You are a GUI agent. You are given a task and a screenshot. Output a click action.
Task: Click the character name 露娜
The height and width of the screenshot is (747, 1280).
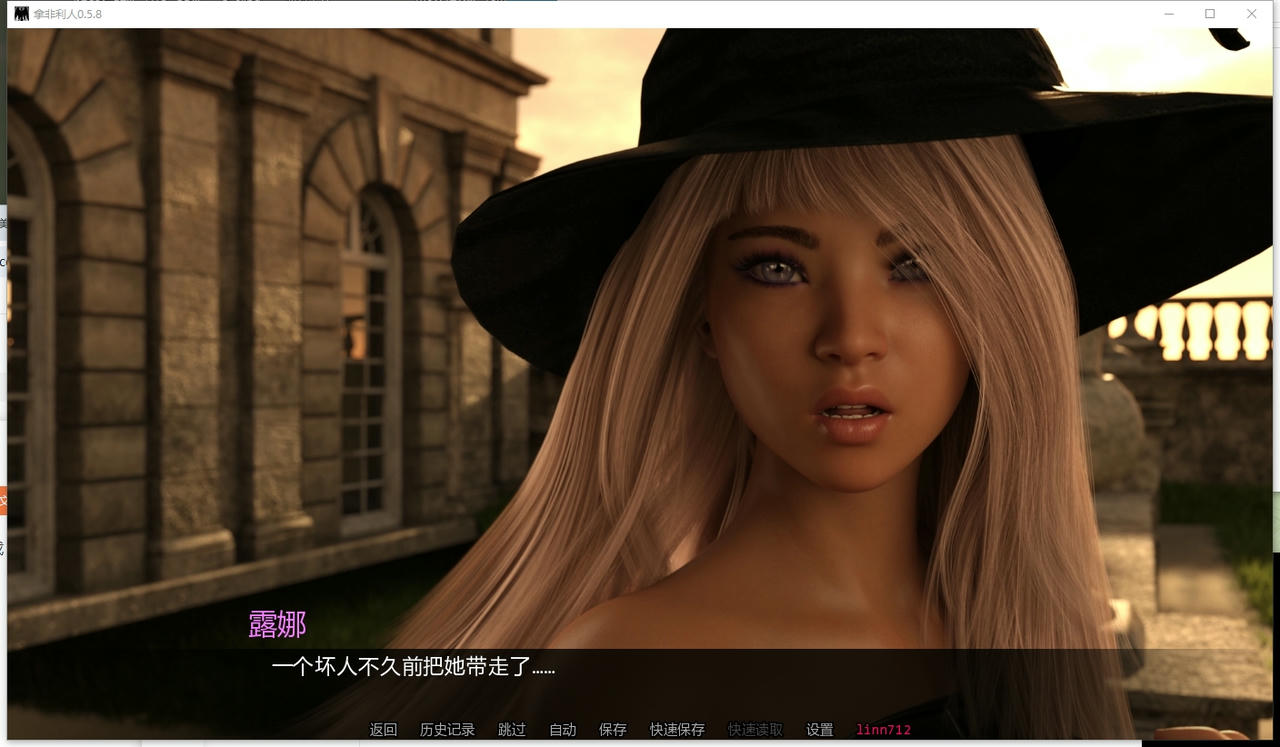tap(275, 624)
